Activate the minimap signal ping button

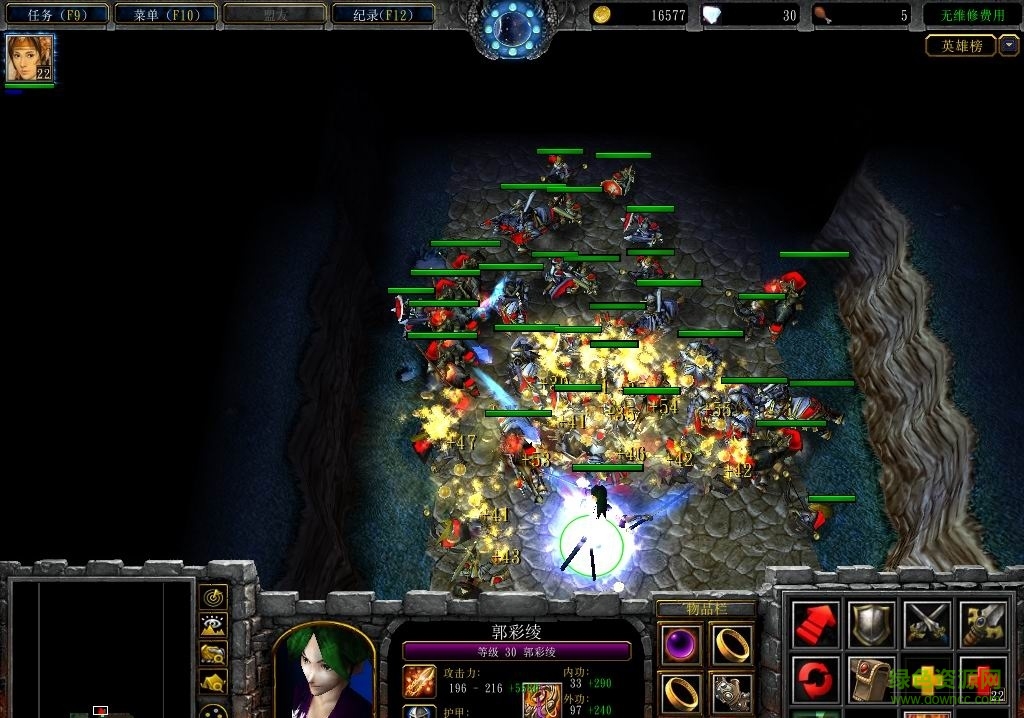click(x=212, y=597)
